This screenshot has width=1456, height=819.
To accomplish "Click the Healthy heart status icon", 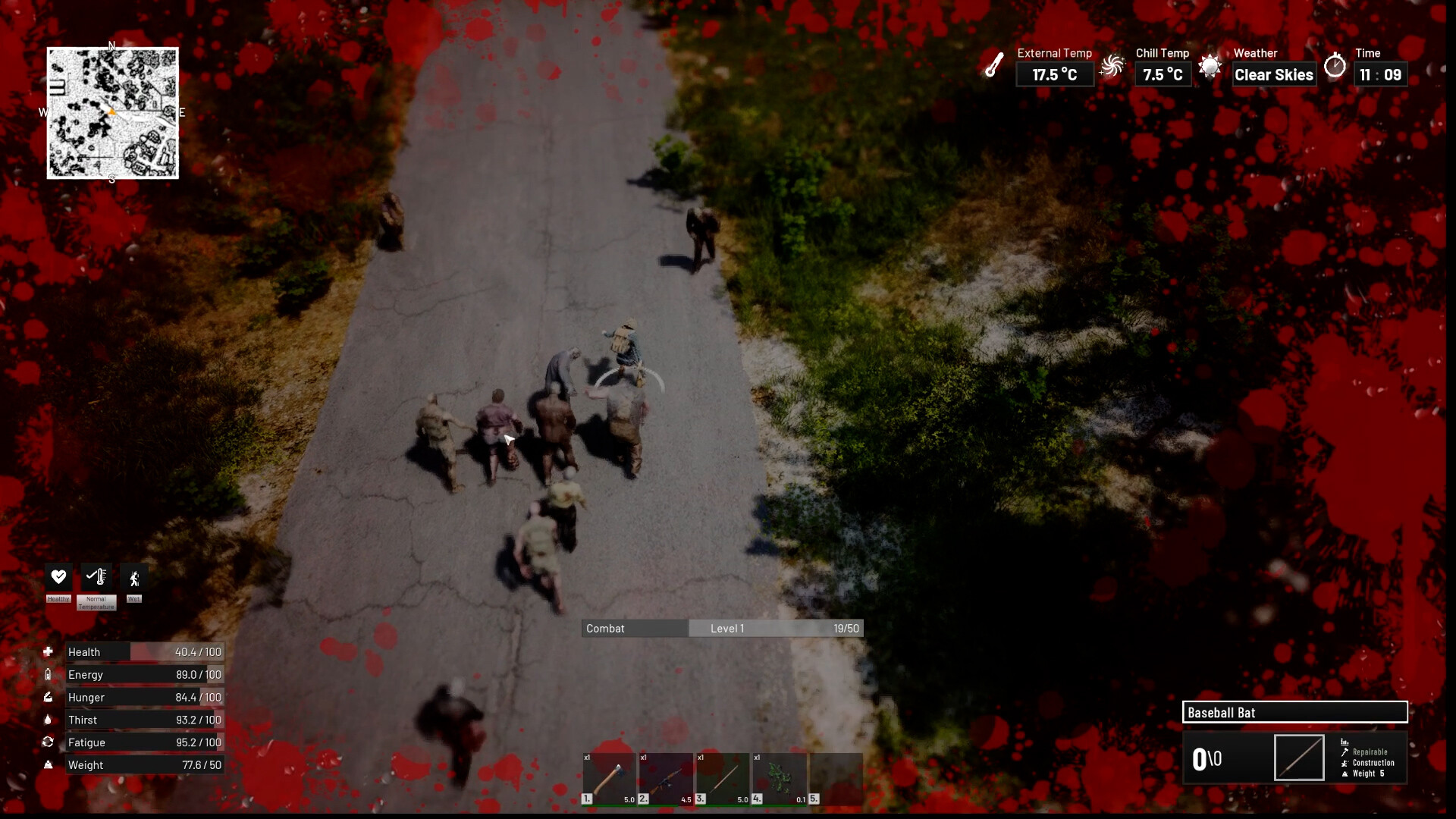I will click(58, 577).
